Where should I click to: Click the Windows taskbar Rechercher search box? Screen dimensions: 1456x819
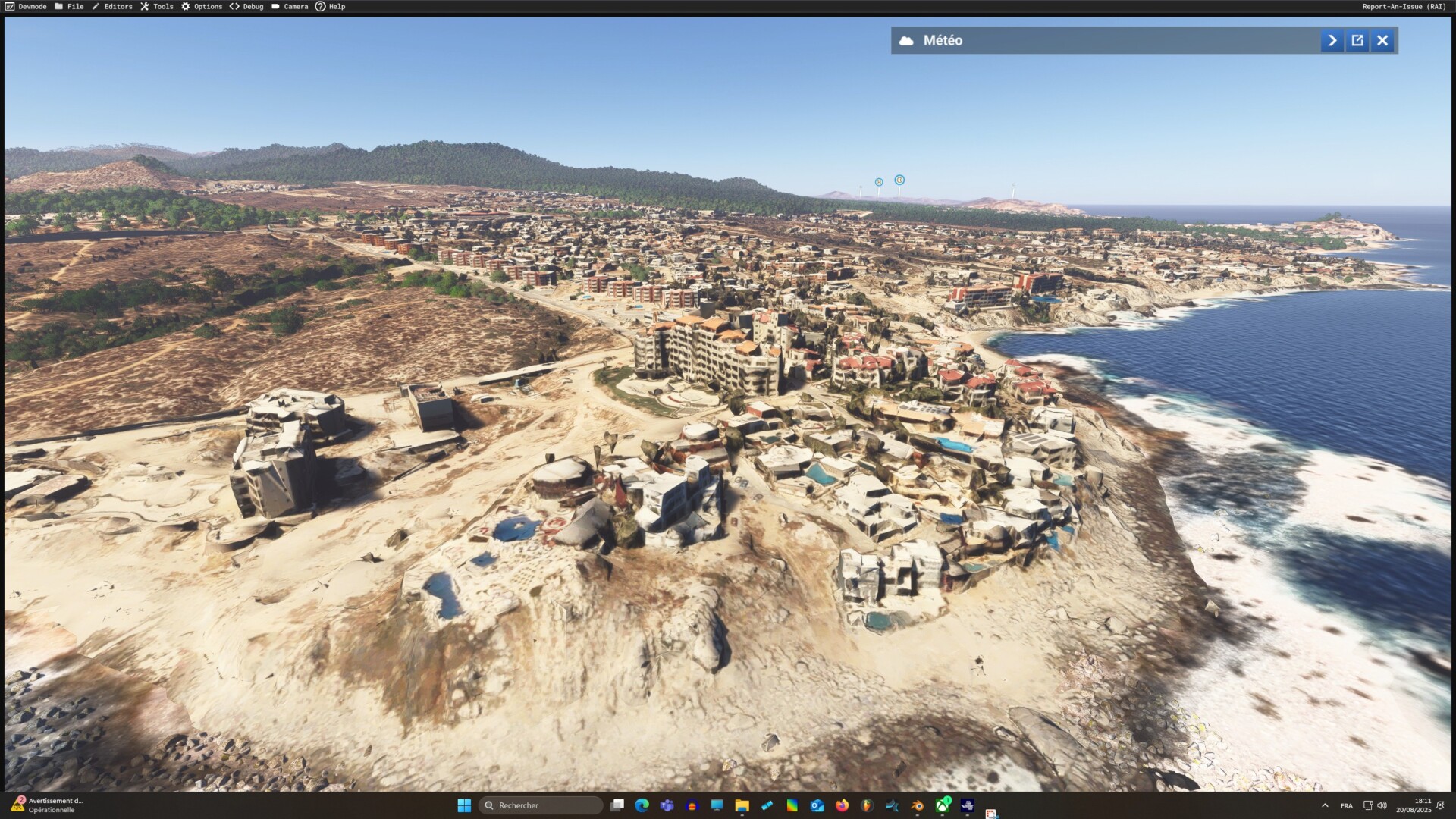(541, 805)
